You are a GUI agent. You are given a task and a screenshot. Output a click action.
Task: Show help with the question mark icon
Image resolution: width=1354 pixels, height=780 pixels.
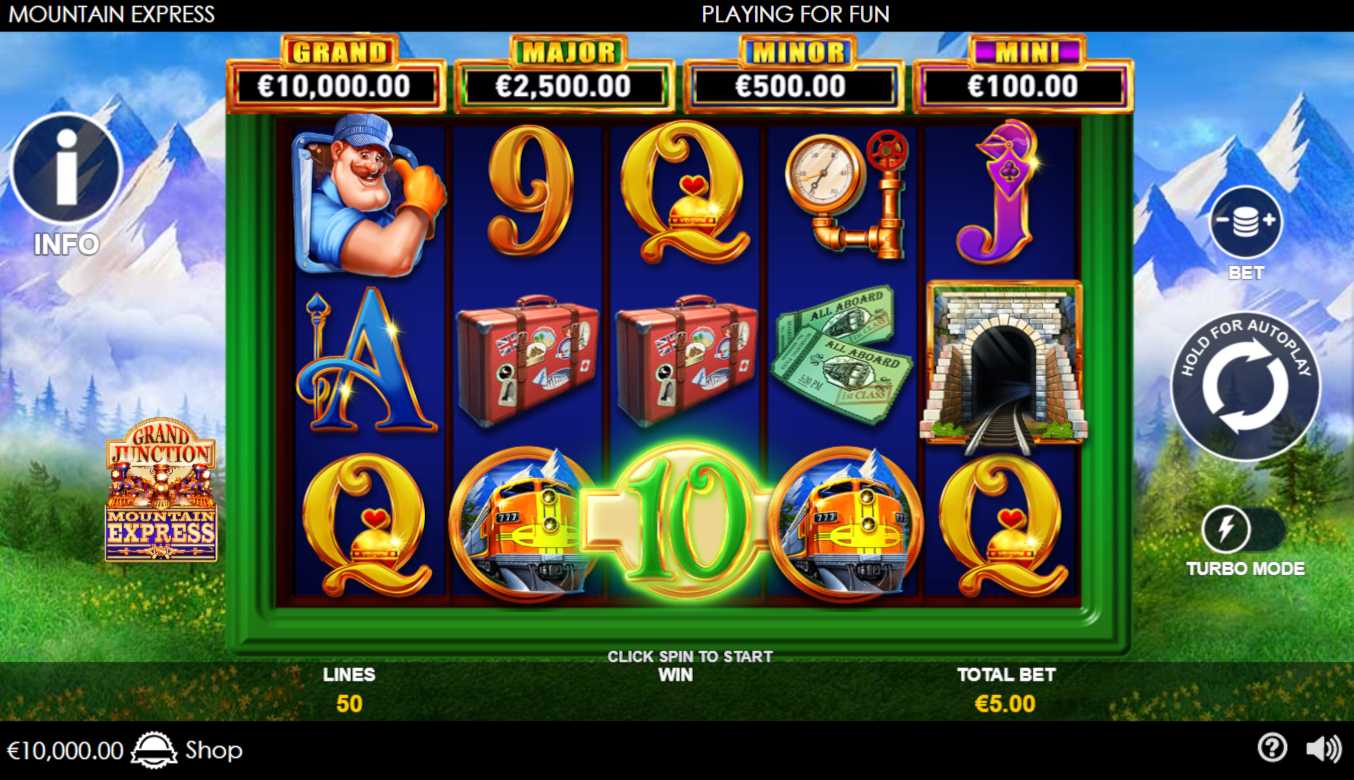1271,748
